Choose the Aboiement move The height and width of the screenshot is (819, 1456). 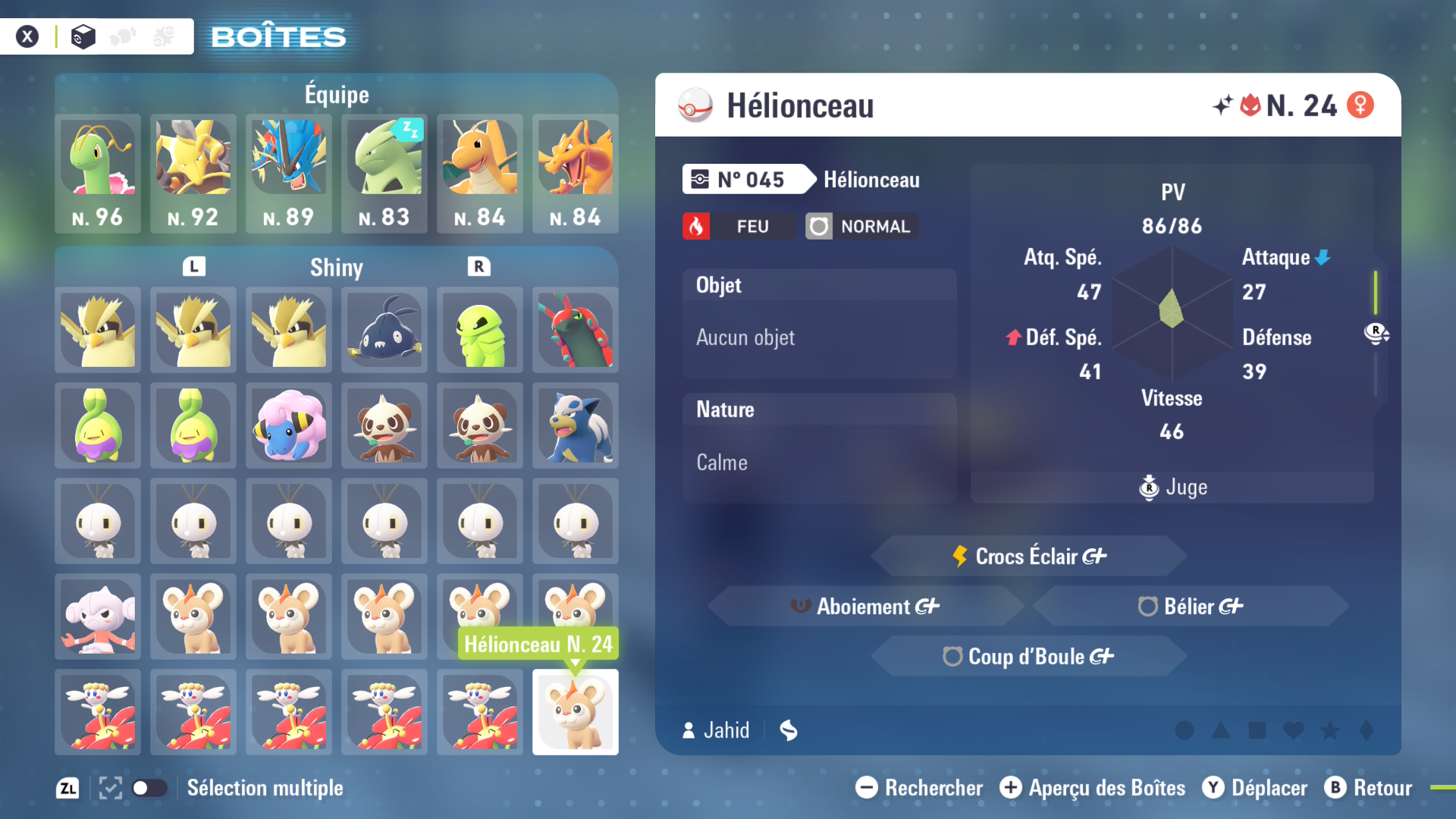coord(865,607)
